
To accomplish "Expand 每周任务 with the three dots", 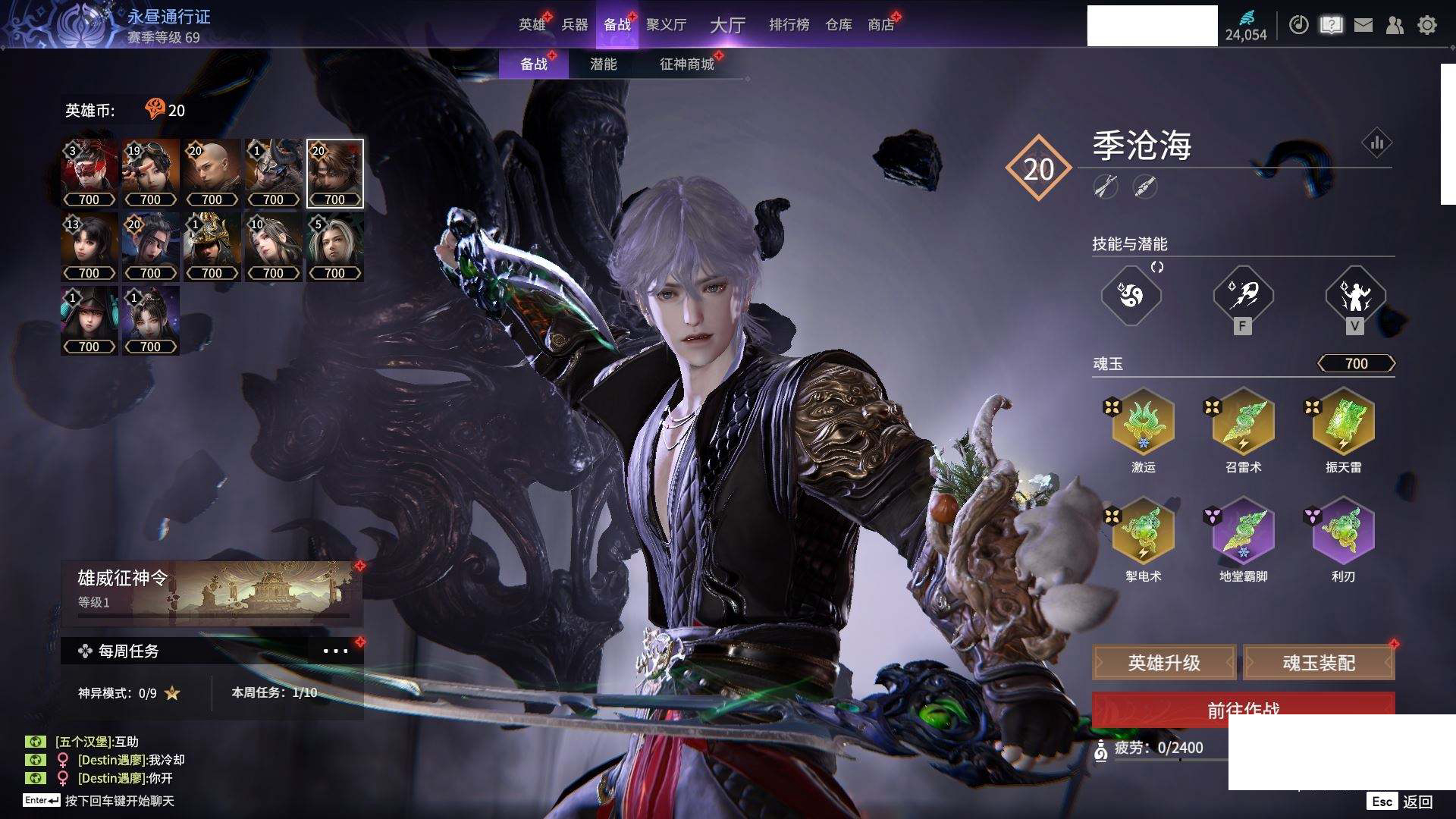I will click(x=335, y=651).
